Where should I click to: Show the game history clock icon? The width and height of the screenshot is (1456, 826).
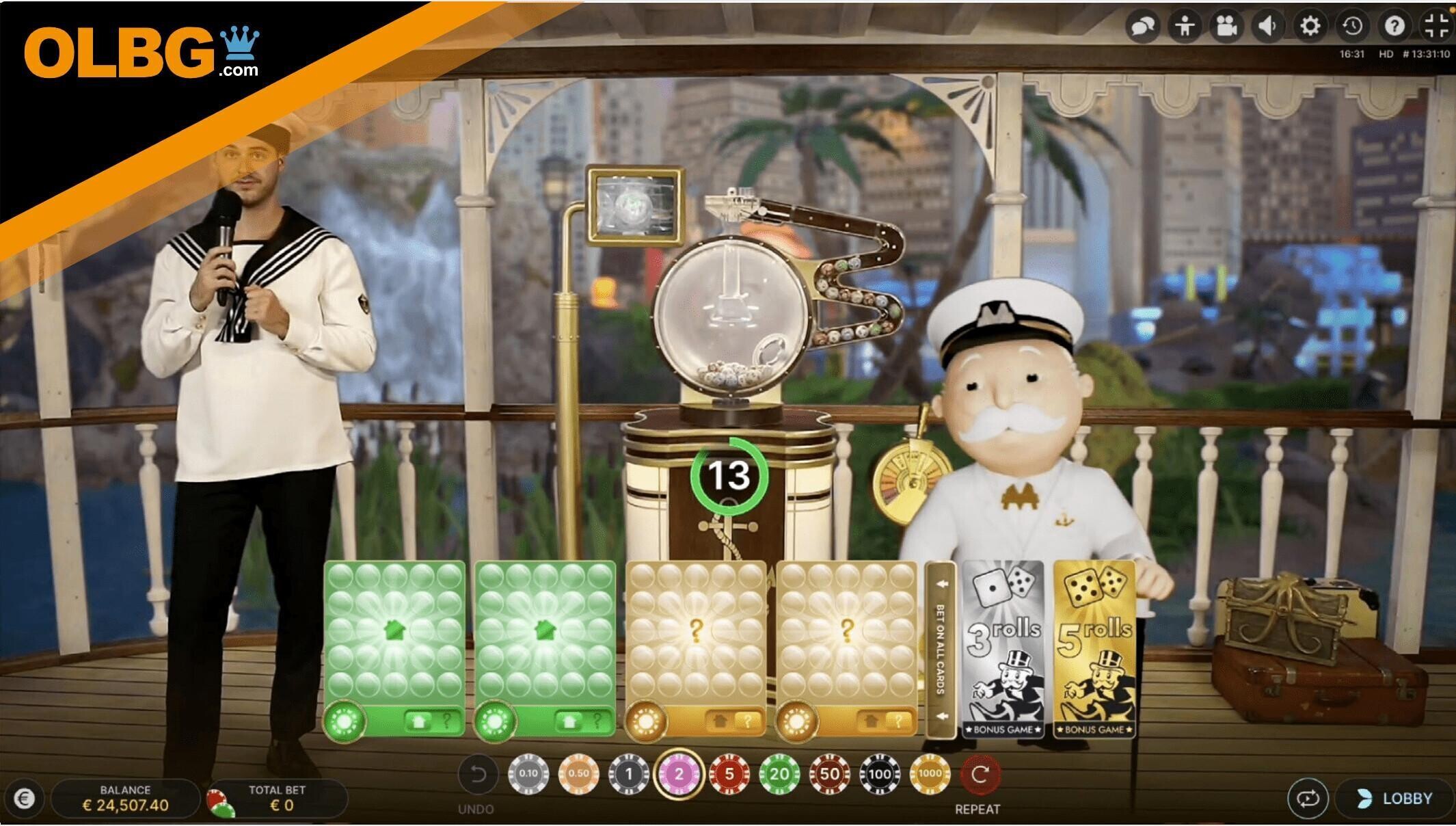pyautogui.click(x=1352, y=27)
